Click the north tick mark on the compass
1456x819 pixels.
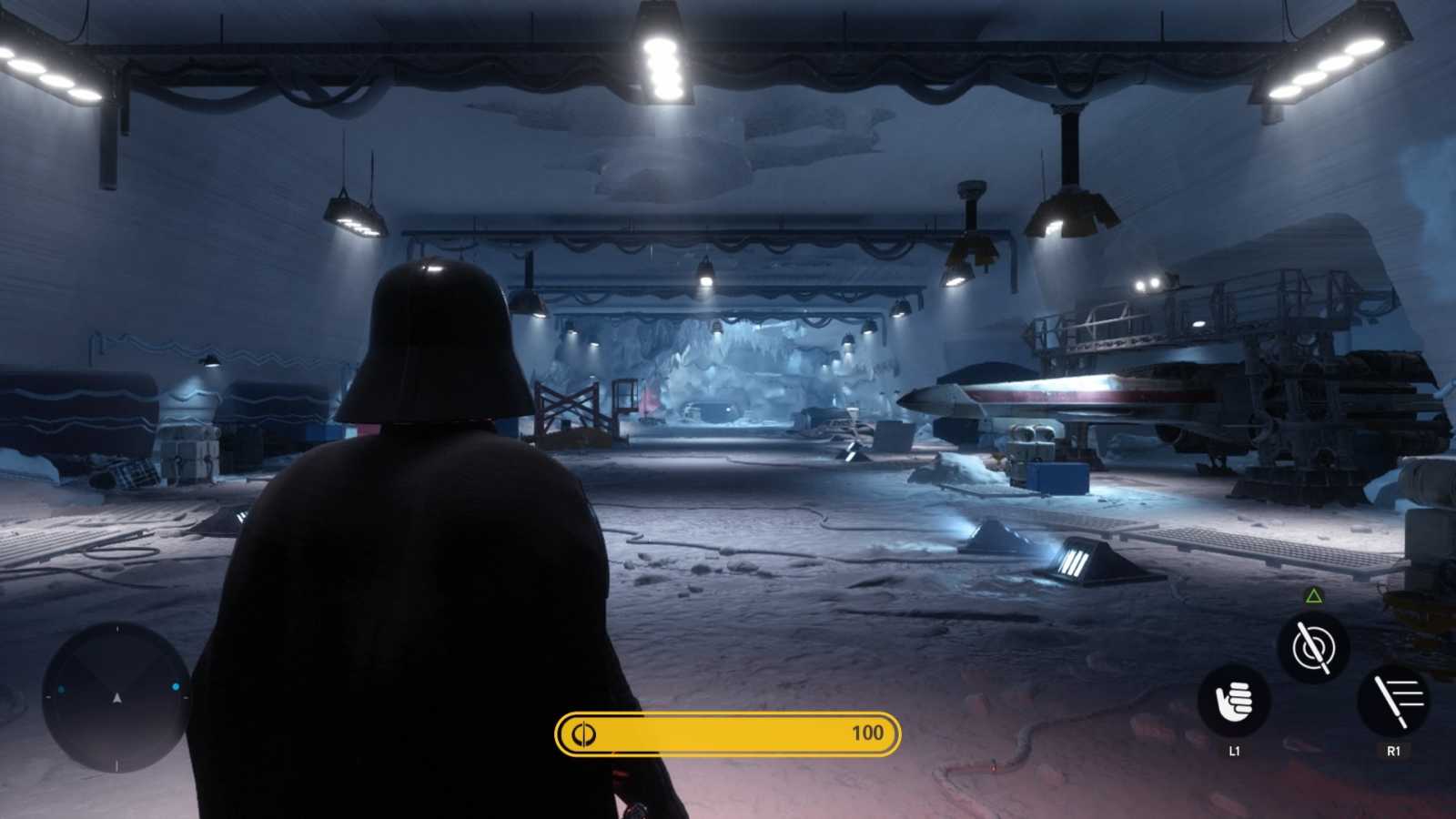click(x=117, y=628)
